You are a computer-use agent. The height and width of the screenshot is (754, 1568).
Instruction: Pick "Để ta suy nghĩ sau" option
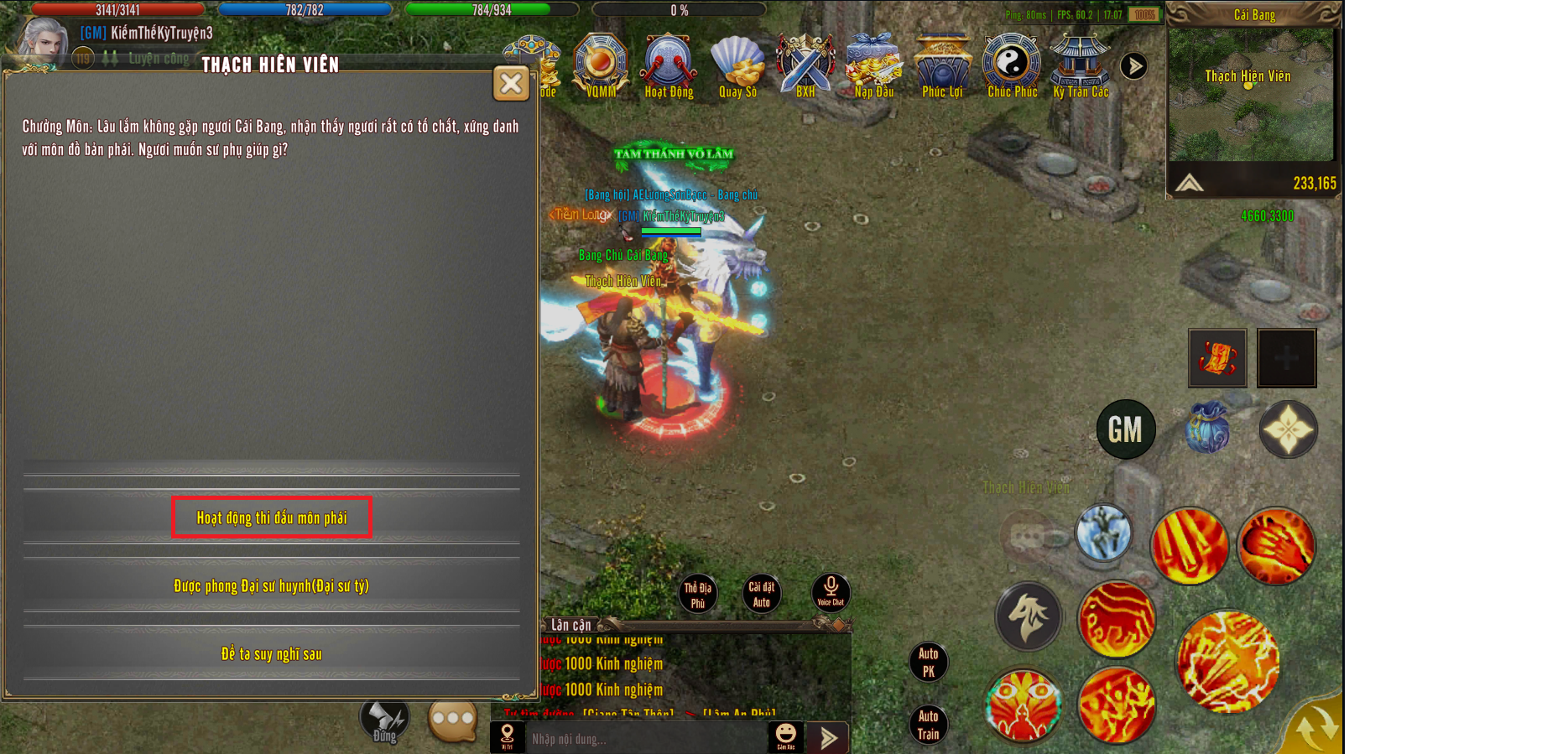click(x=271, y=653)
